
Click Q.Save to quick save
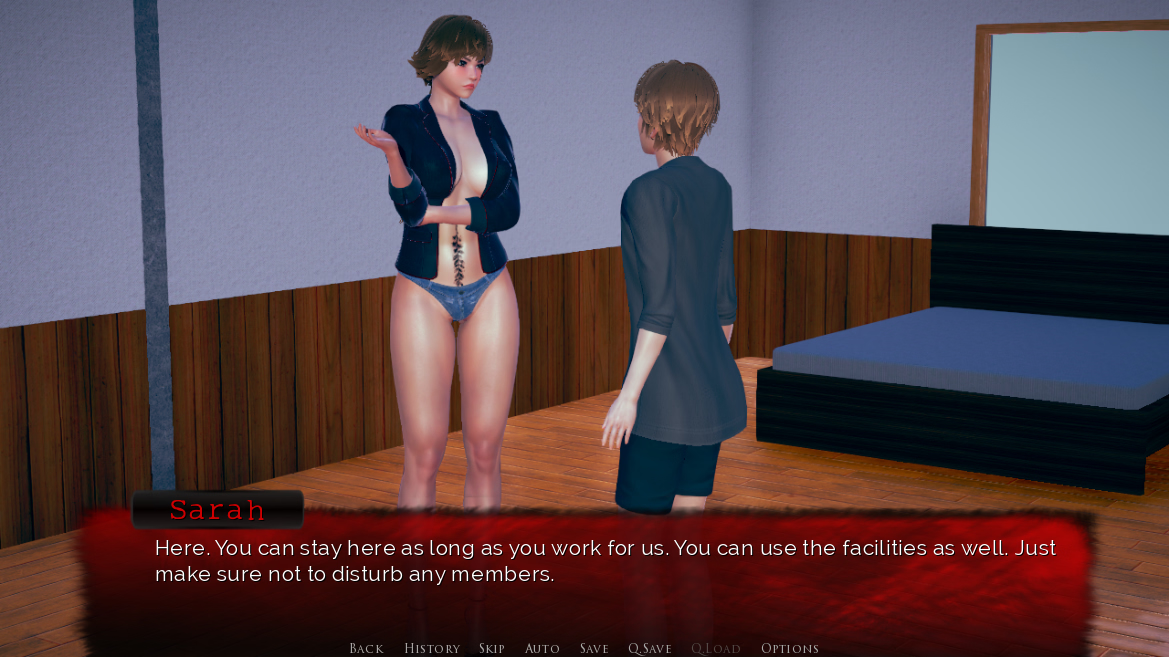click(x=650, y=648)
